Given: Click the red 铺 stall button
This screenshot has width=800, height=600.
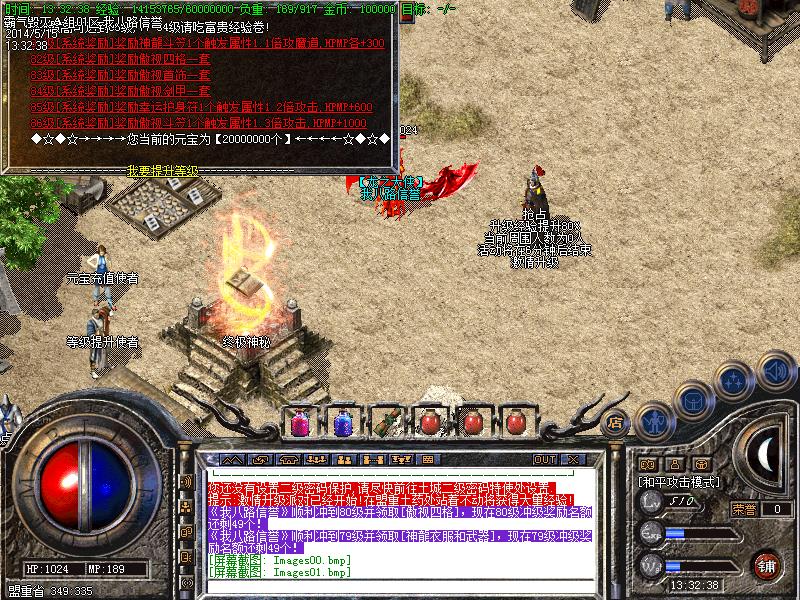Looking at the screenshot, I should 767,564.
